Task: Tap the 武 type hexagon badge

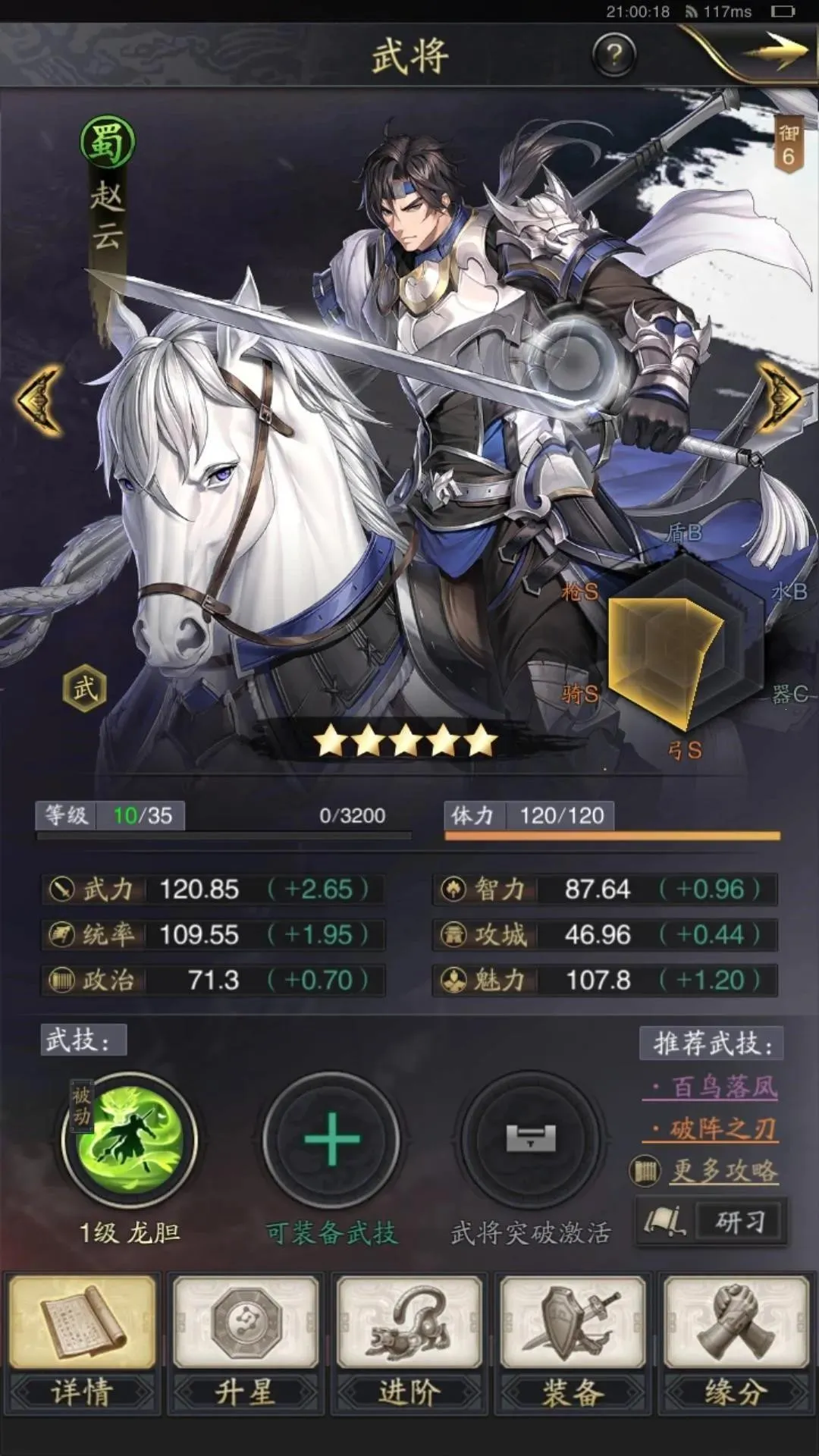Action: (84, 689)
